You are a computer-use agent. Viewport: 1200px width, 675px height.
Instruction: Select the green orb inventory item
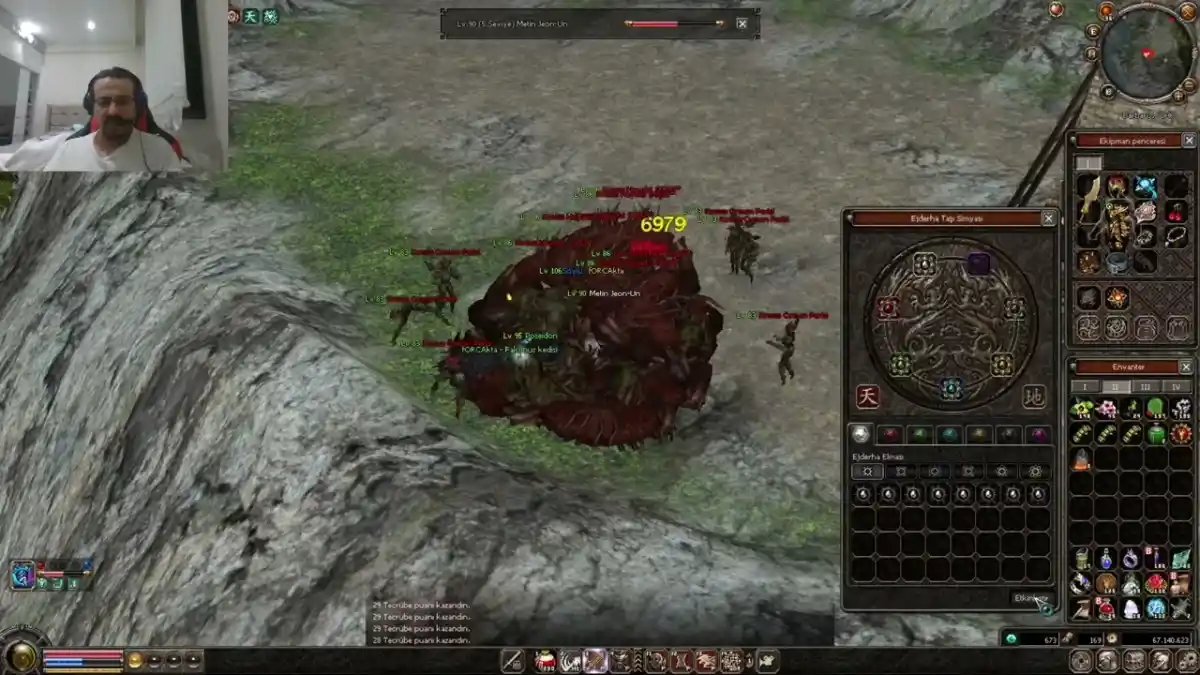click(1156, 407)
